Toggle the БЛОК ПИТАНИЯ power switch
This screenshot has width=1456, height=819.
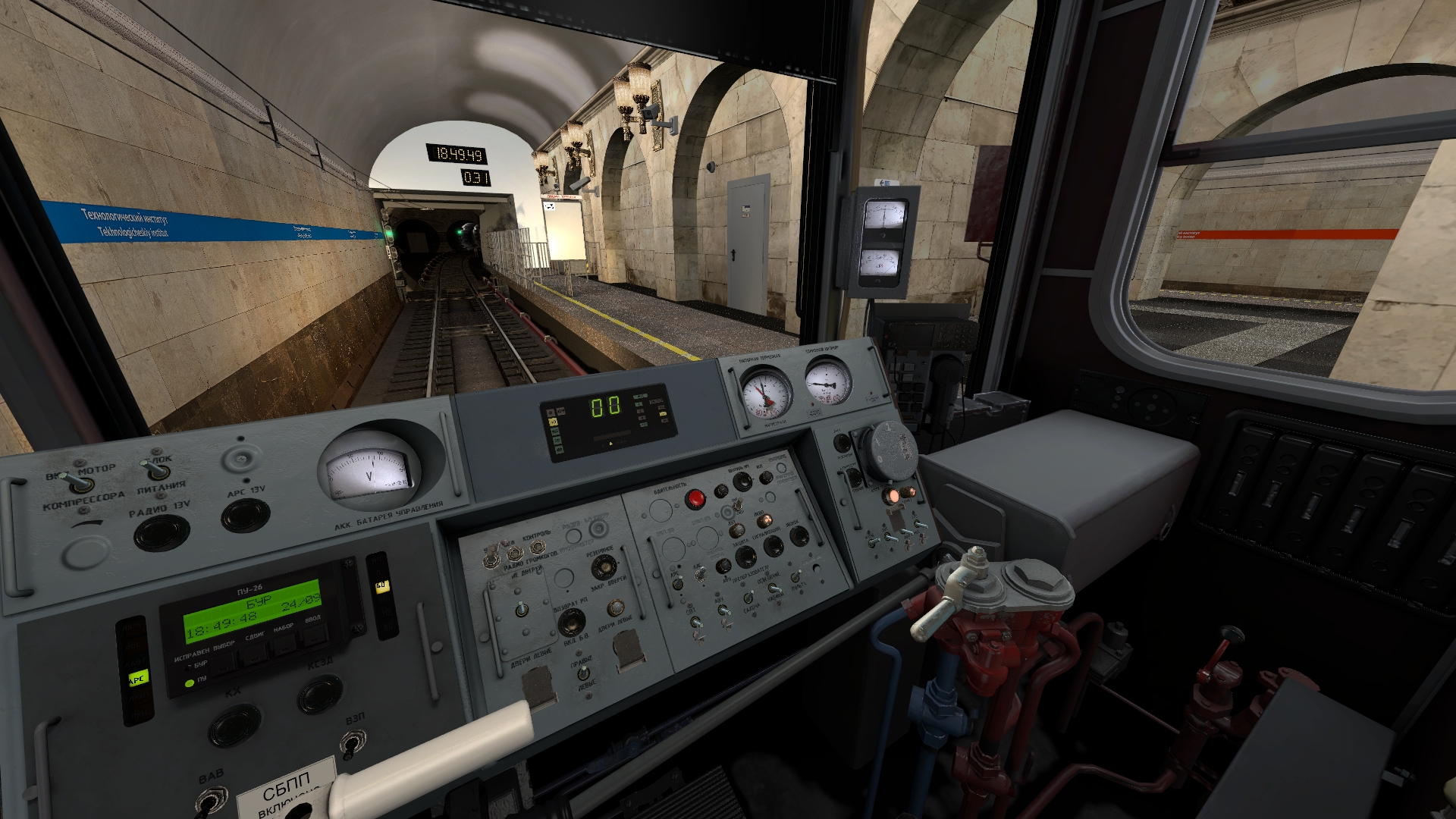pos(155,470)
